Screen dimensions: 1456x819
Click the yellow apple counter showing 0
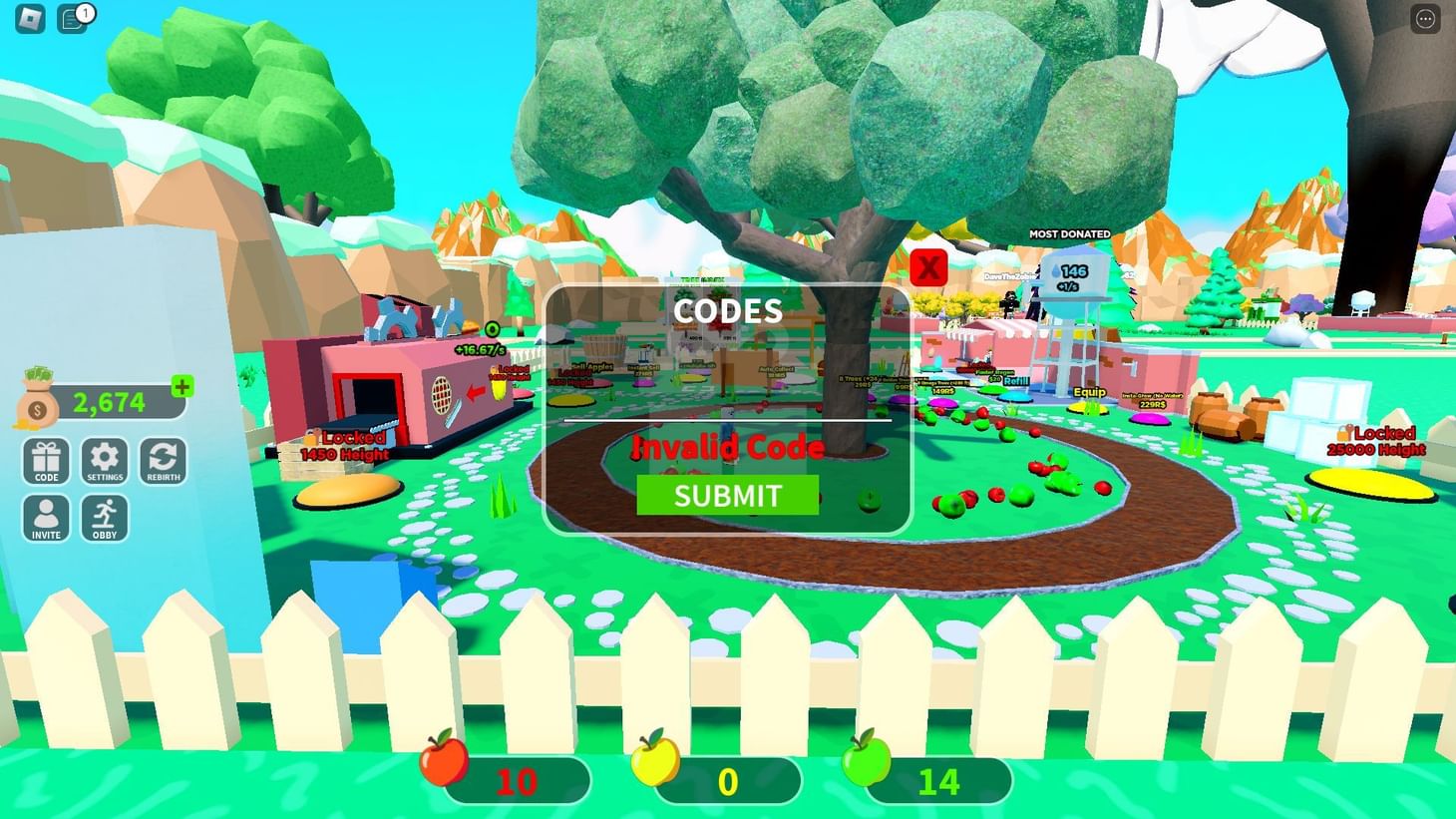tap(727, 781)
